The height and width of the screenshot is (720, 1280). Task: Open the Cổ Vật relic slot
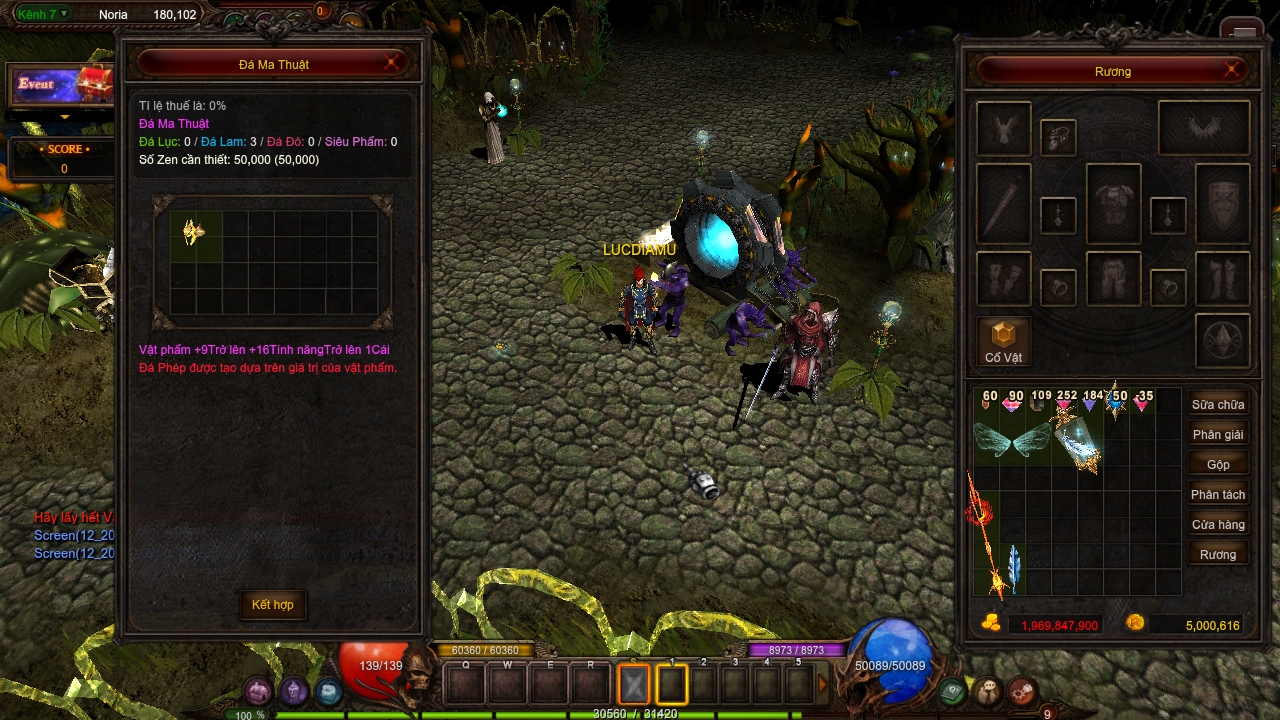(x=1003, y=341)
